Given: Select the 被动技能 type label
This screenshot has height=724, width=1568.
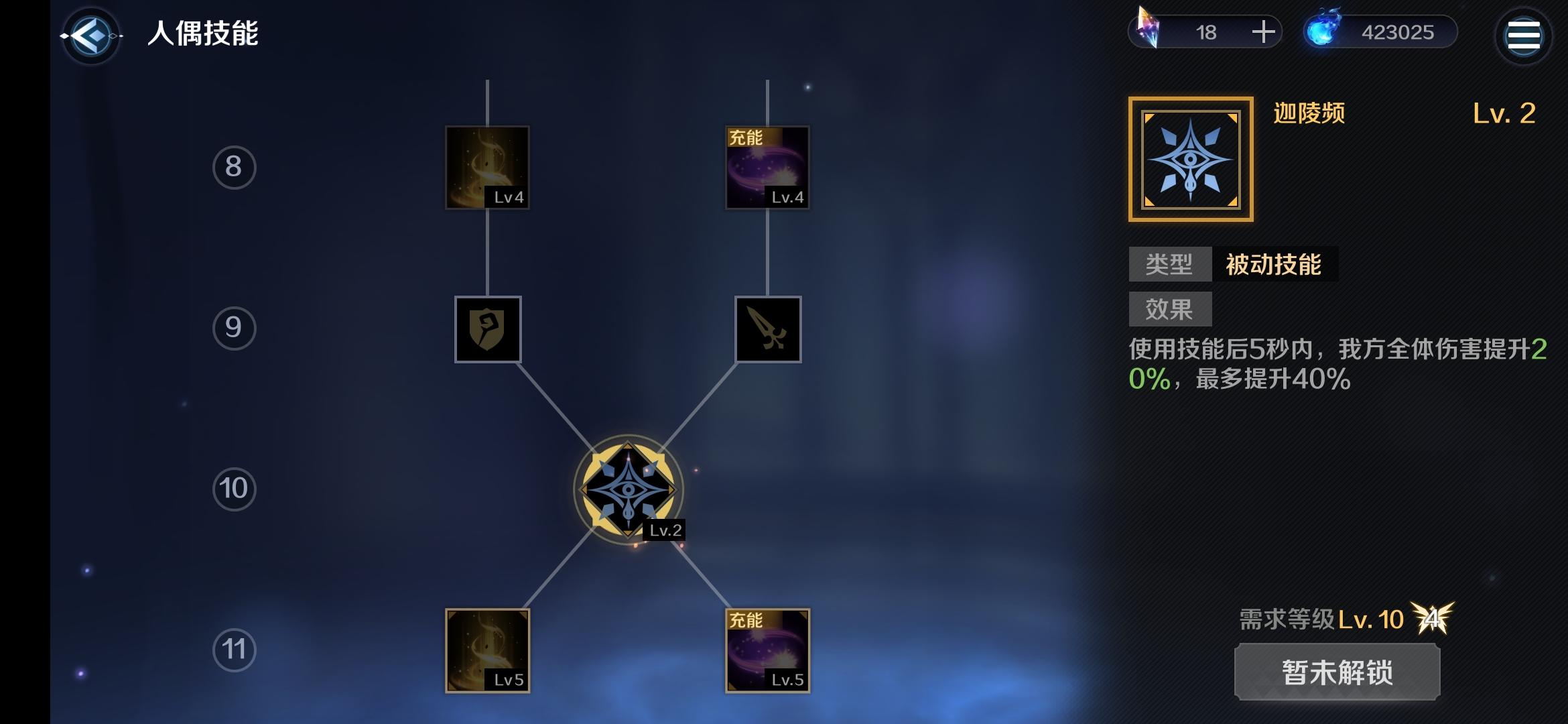Looking at the screenshot, I should pyautogui.click(x=1275, y=265).
